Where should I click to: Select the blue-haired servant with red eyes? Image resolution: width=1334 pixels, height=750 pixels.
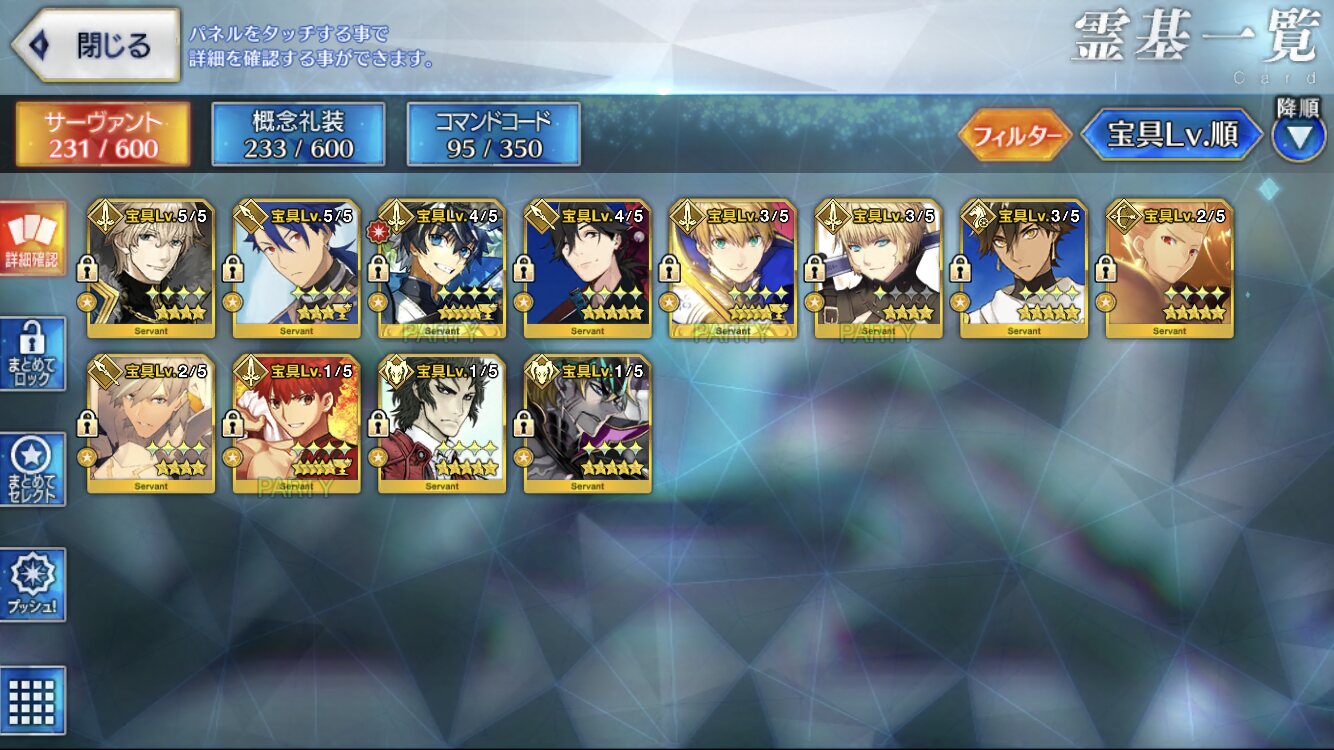pyautogui.click(x=296, y=268)
